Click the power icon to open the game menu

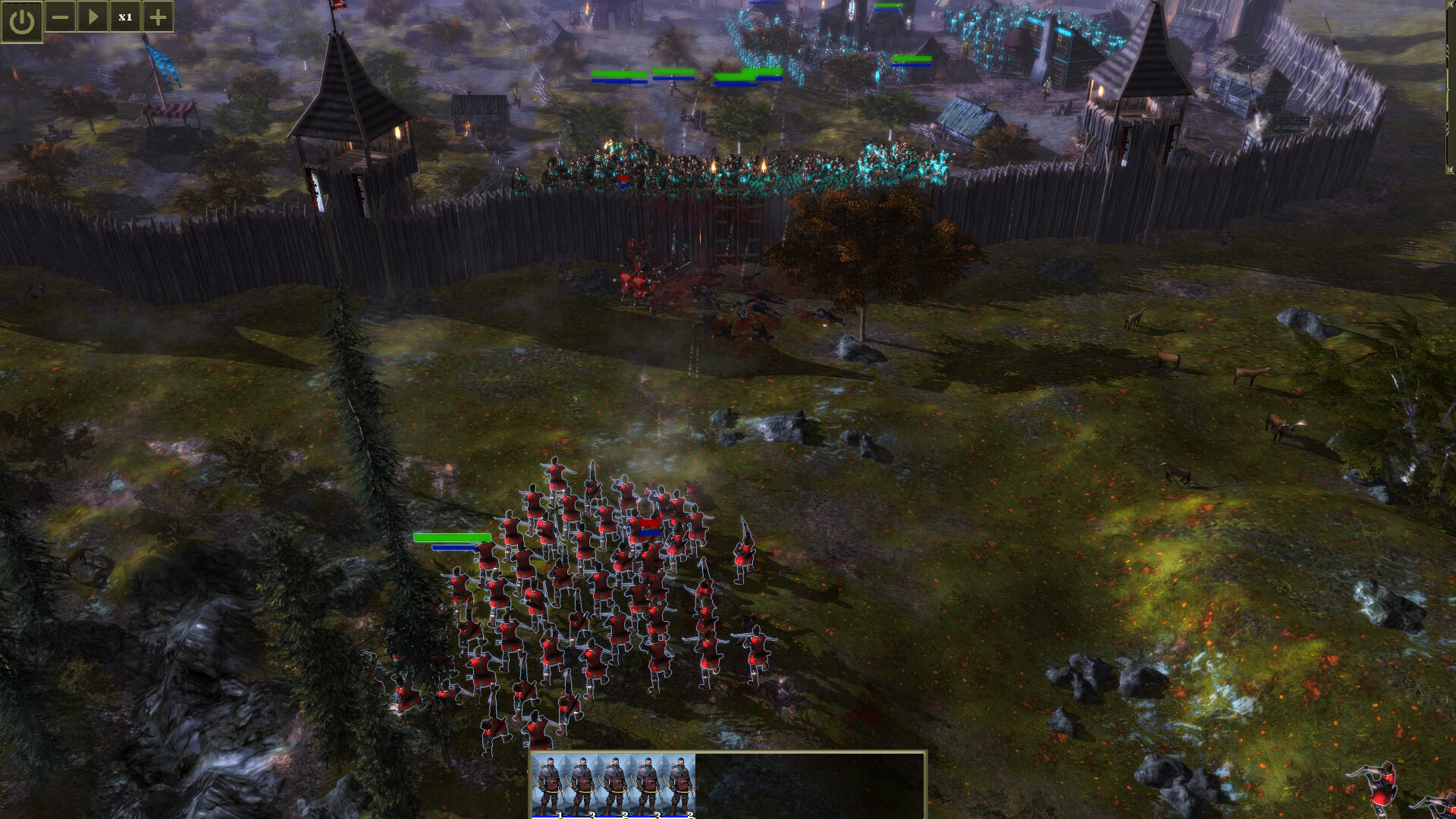pos(20,17)
